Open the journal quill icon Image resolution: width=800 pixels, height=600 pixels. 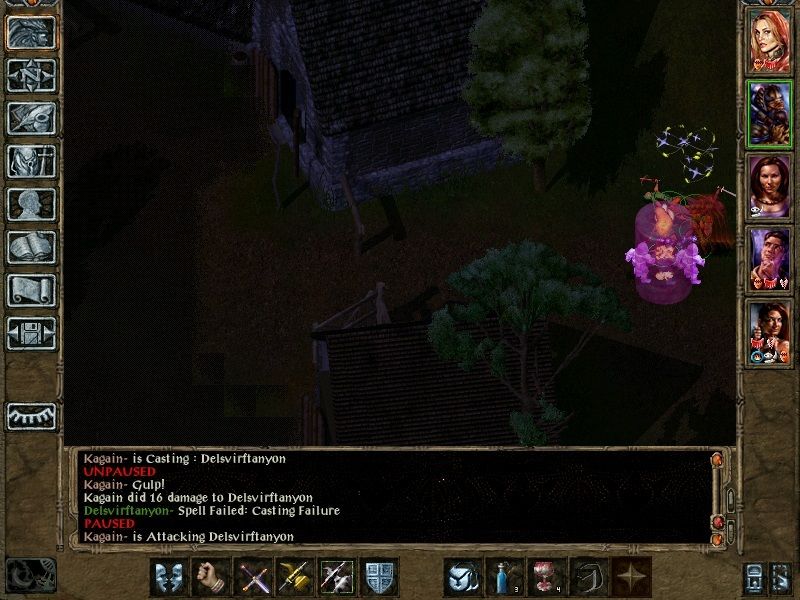tap(31, 118)
